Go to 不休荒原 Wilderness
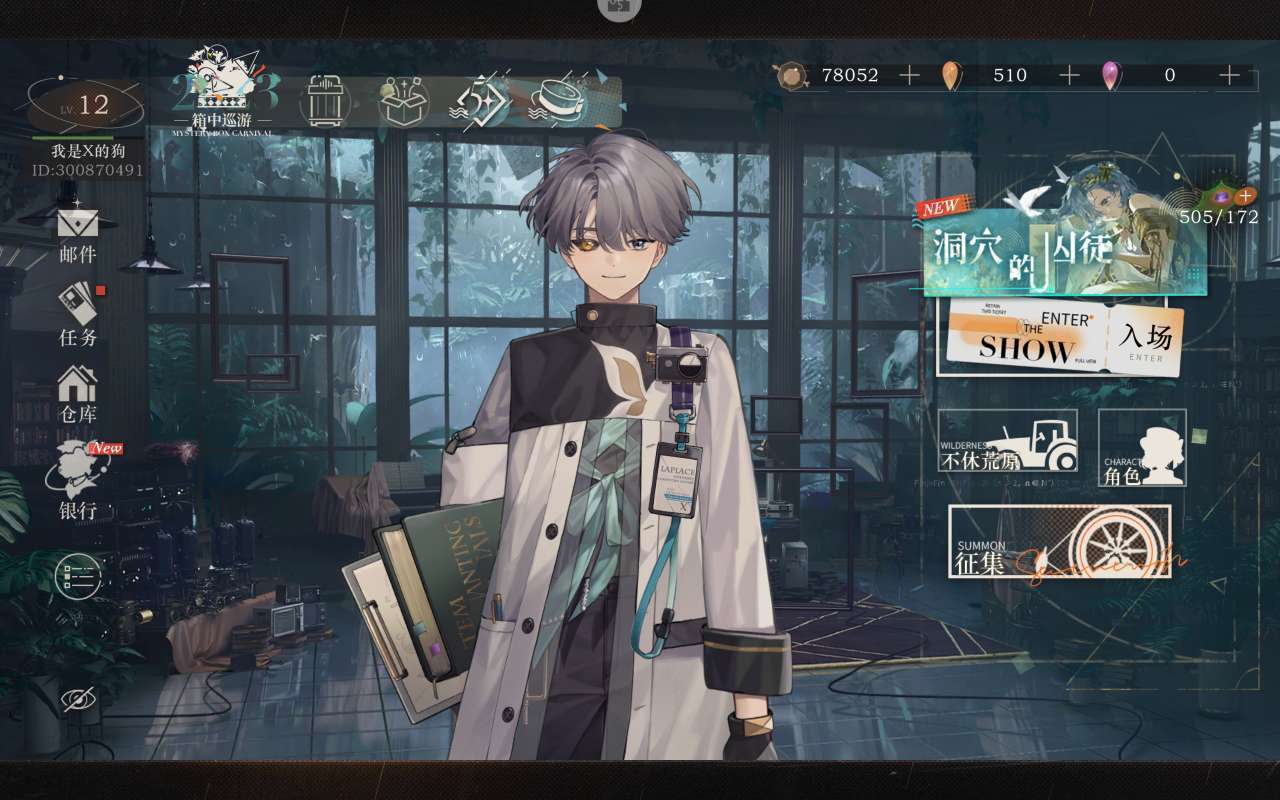Viewport: 1280px width, 800px height. (1008, 441)
